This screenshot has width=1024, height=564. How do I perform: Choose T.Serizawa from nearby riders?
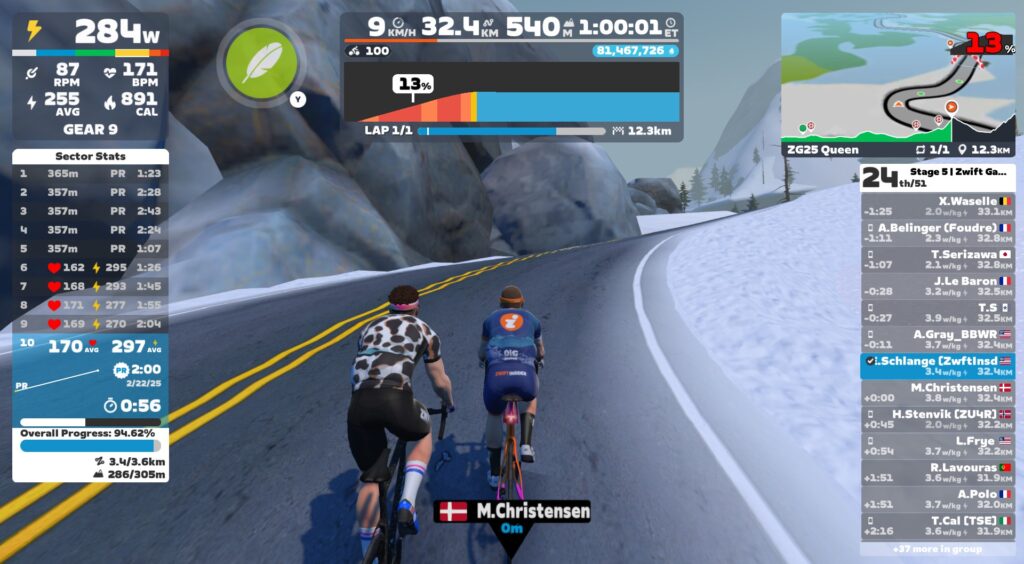coord(937,259)
